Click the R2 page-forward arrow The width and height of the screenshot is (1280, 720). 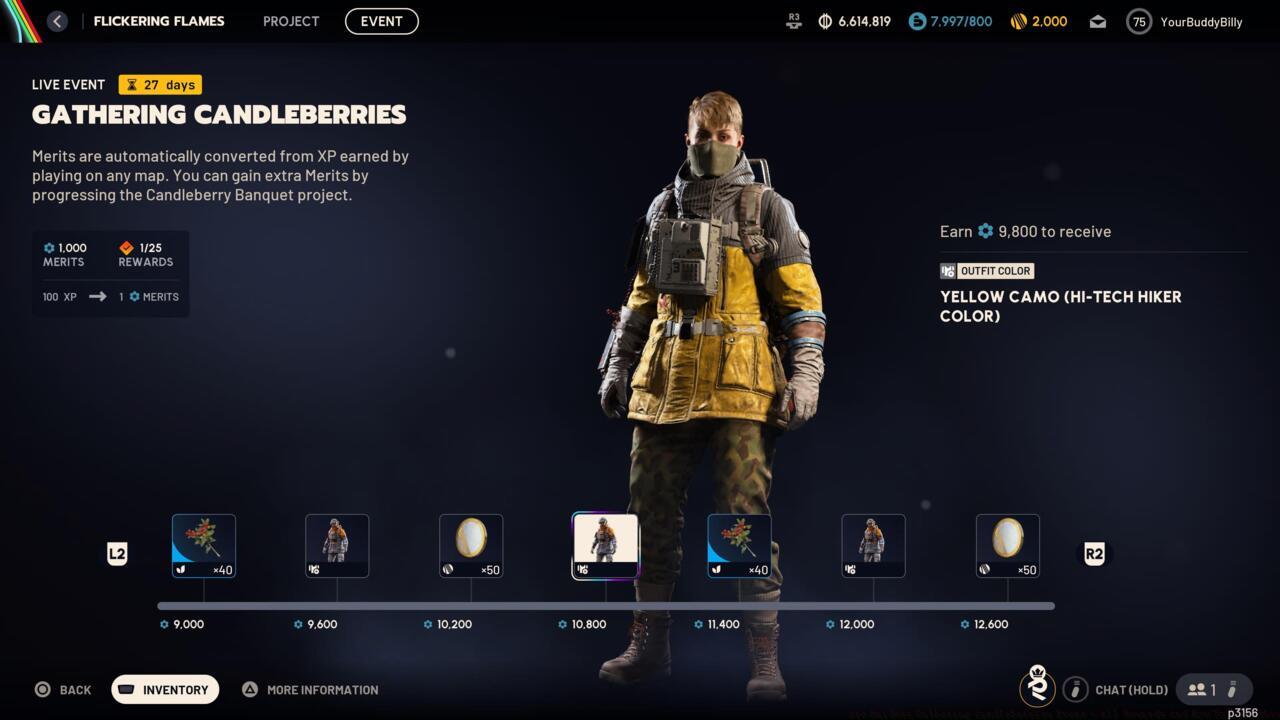(1094, 554)
